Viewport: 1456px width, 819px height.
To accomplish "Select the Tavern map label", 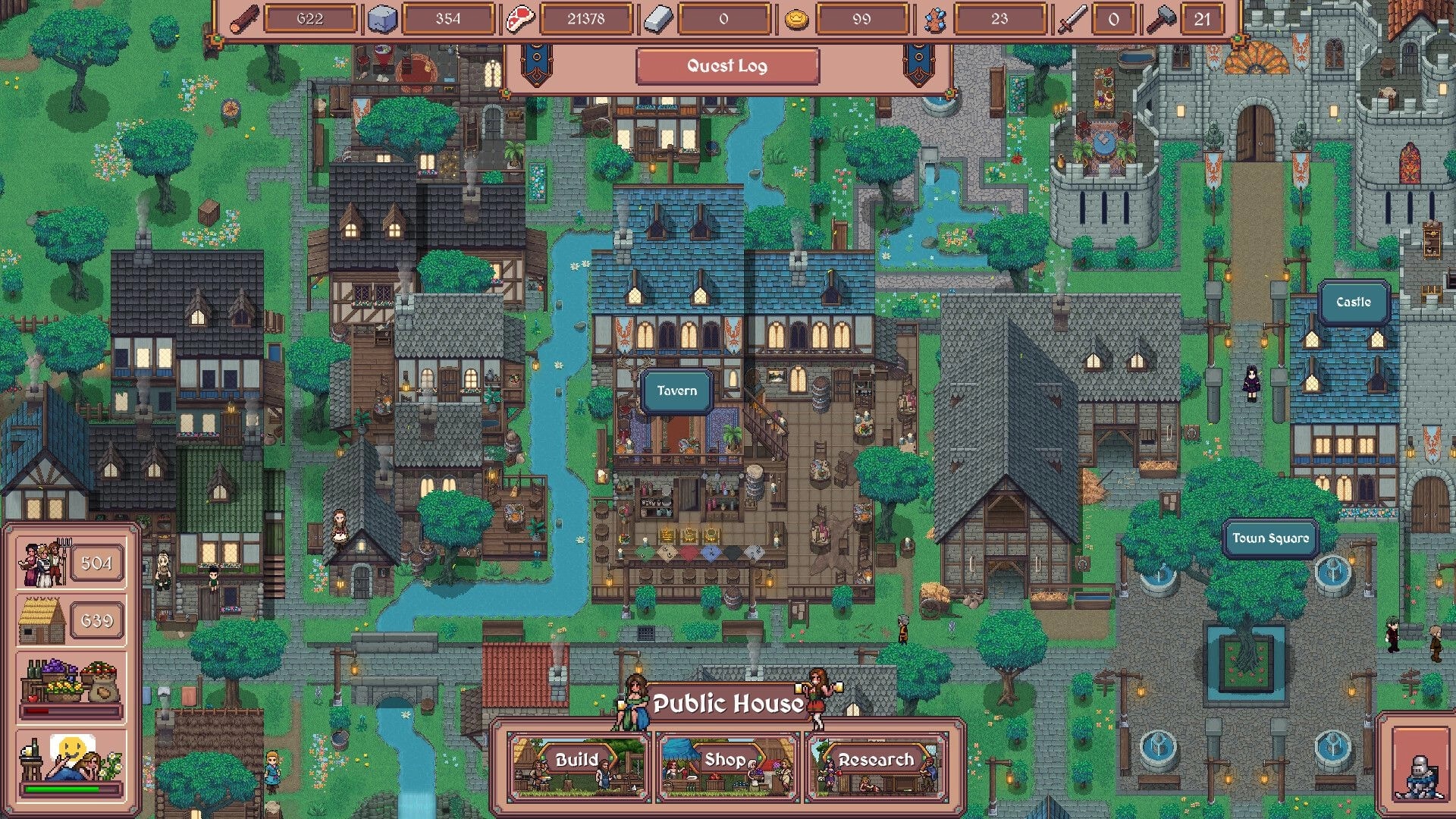I will tap(676, 391).
